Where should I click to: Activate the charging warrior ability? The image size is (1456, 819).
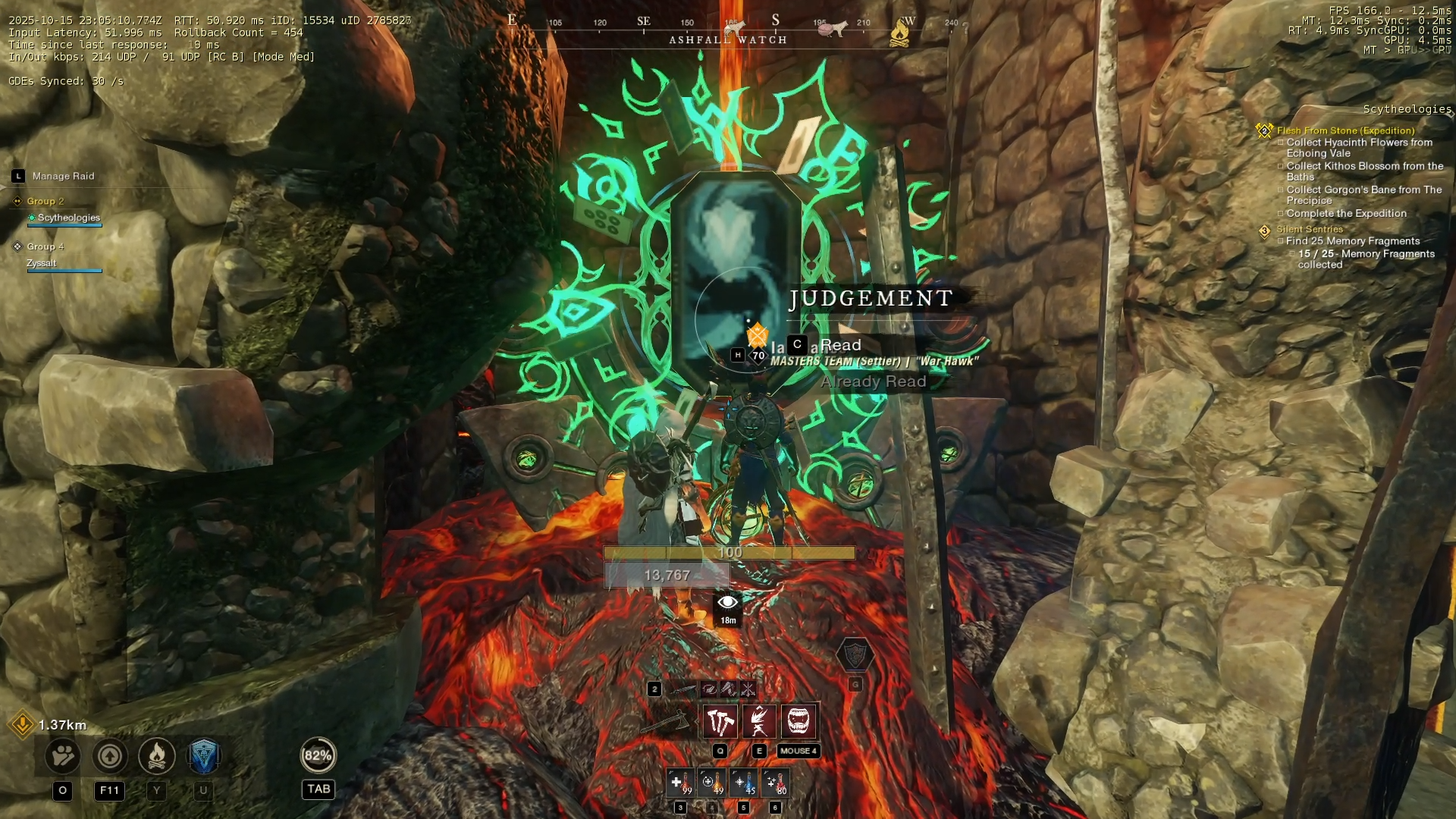click(x=758, y=721)
